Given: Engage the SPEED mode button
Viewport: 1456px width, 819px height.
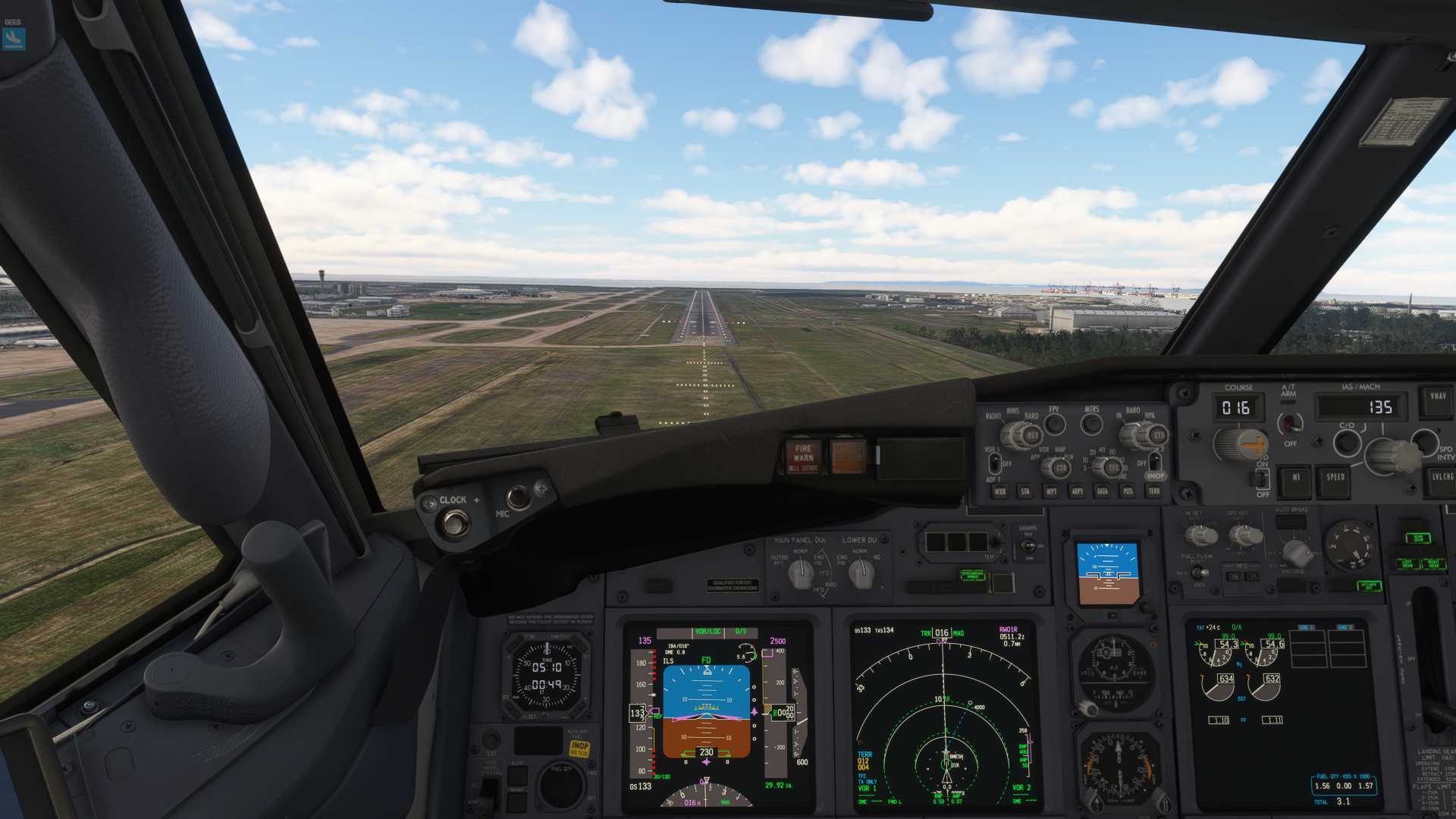Looking at the screenshot, I should click(x=1335, y=478).
